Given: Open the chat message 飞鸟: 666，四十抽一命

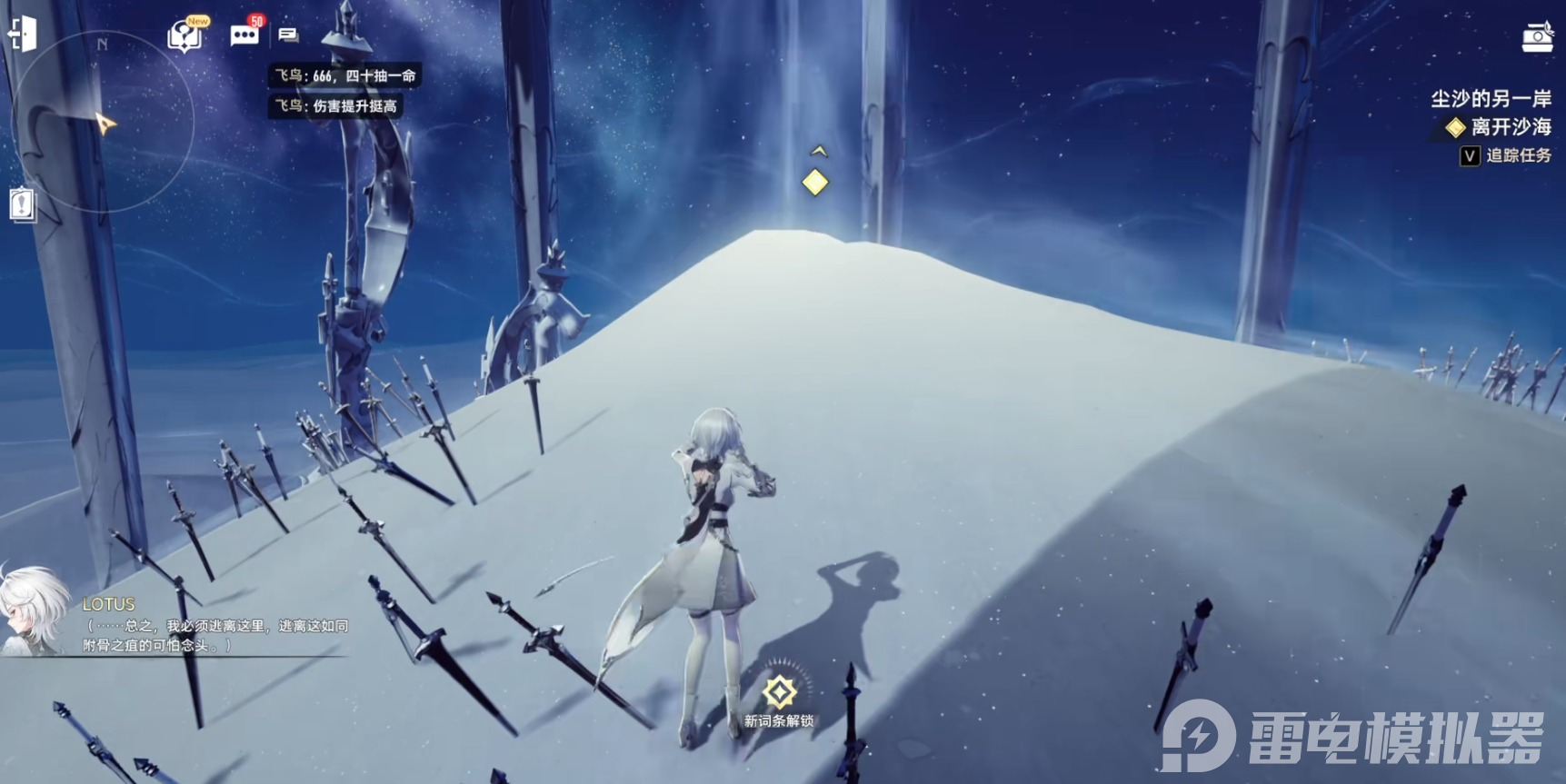Looking at the screenshot, I should [x=345, y=76].
